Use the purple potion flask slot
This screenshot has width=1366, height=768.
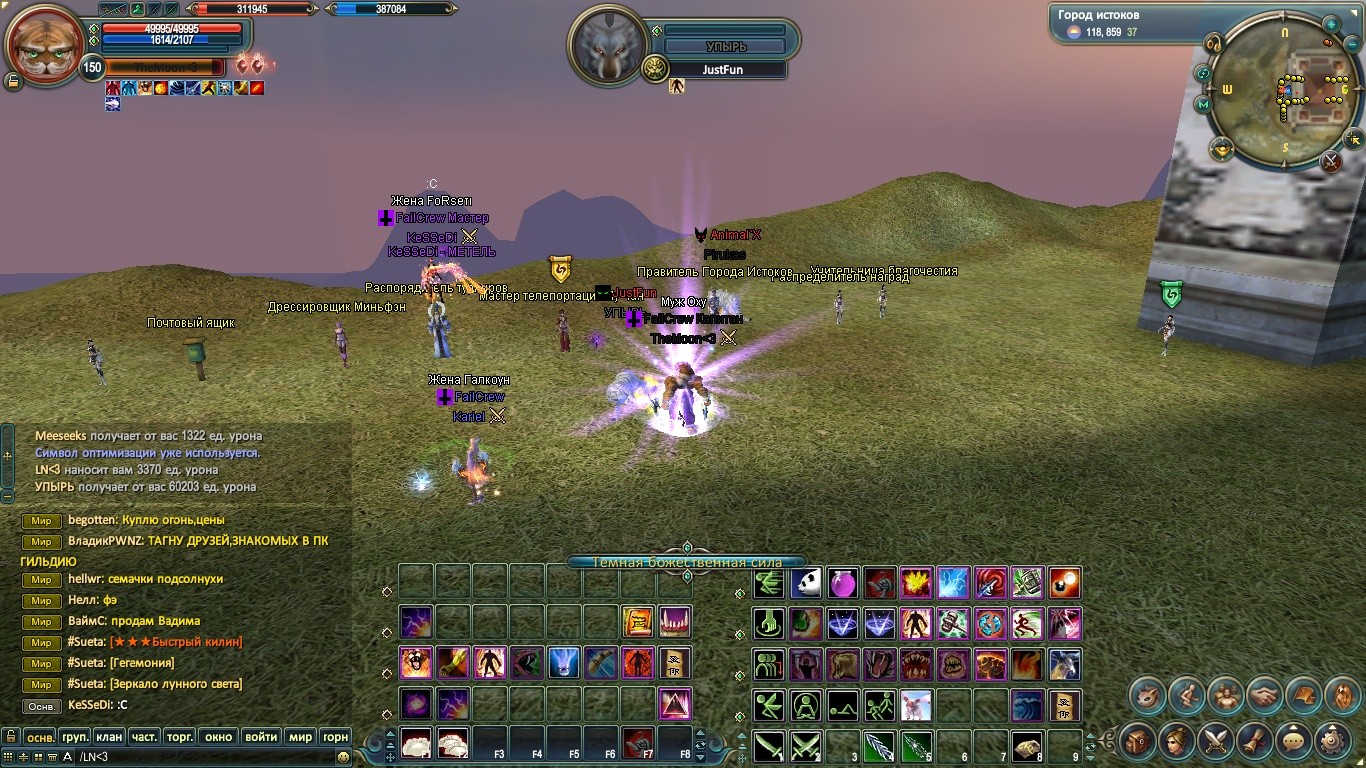pos(843,583)
